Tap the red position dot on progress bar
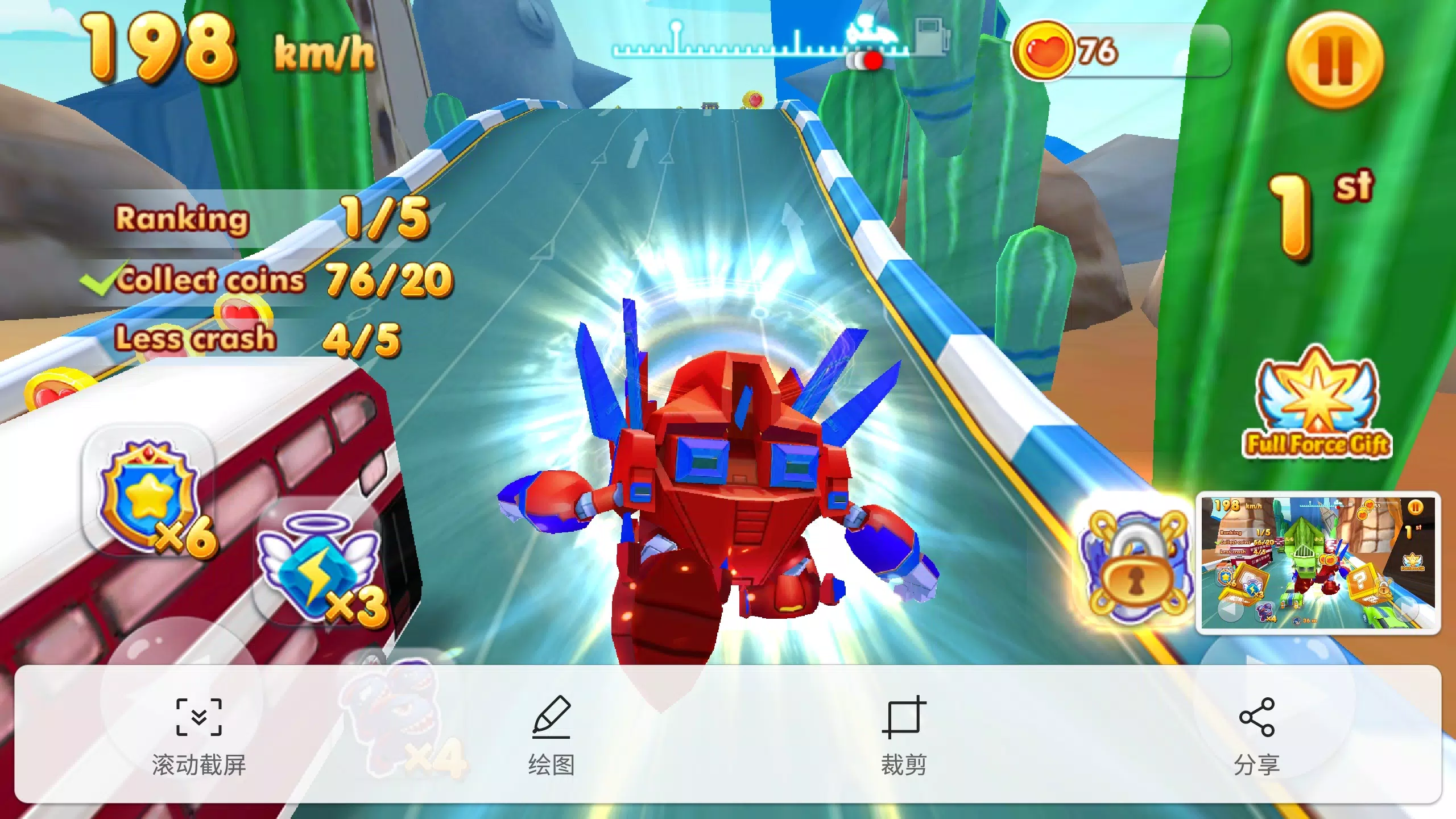Screen dimensions: 1456x819 [872, 59]
